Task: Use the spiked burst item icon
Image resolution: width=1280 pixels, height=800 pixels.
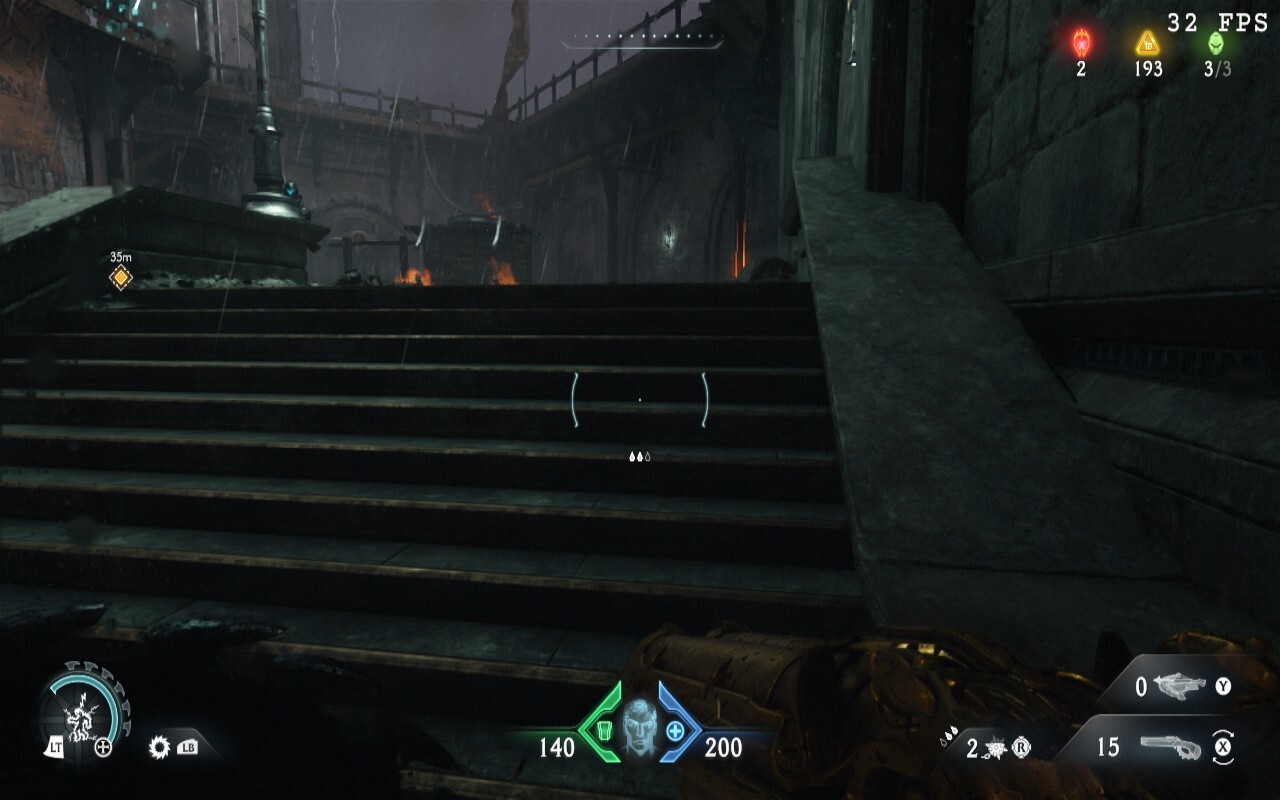Action: point(997,747)
